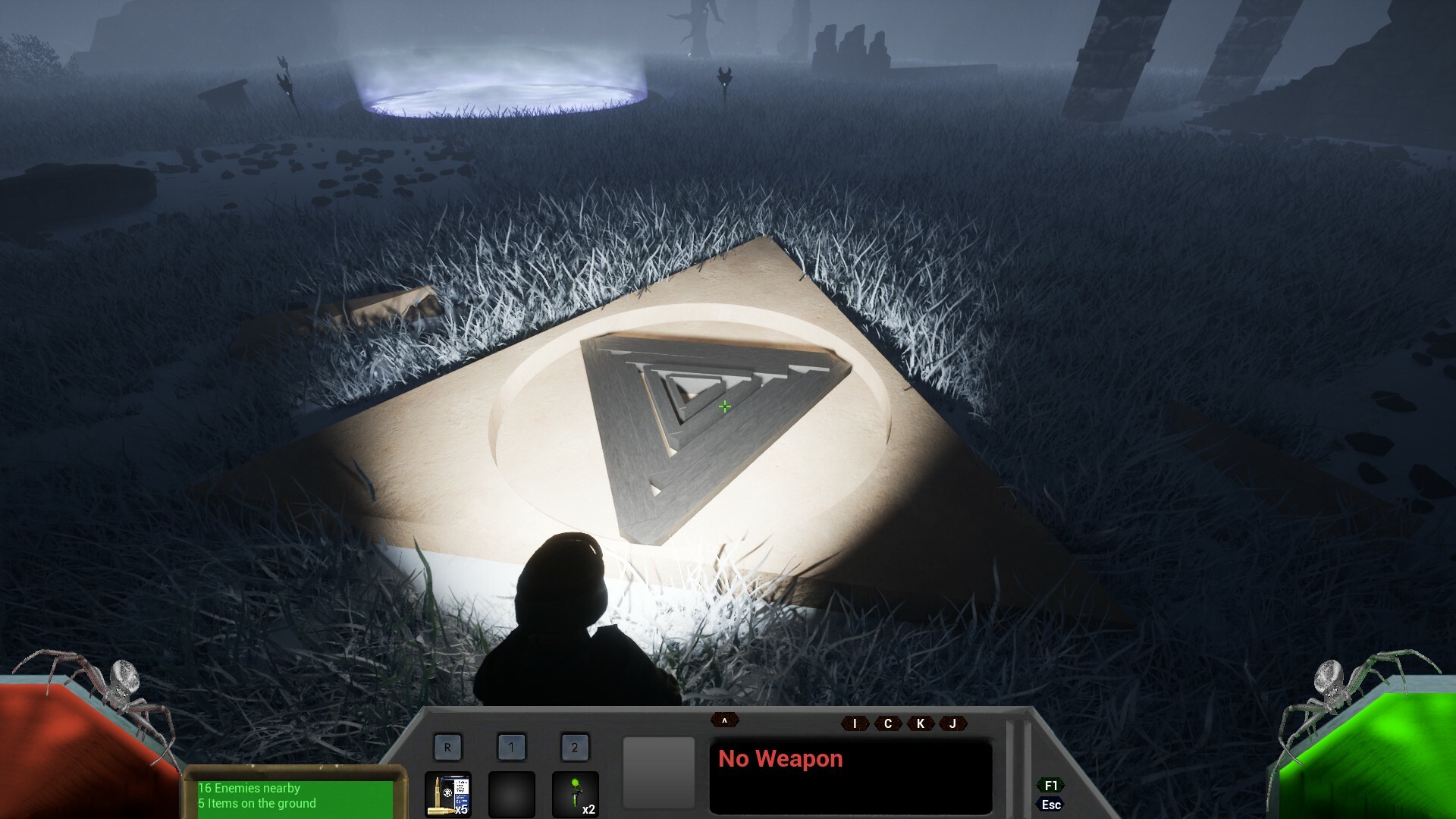Screen dimensions: 1456x819
Task: Click the No Weapon status text
Action: tap(781, 758)
